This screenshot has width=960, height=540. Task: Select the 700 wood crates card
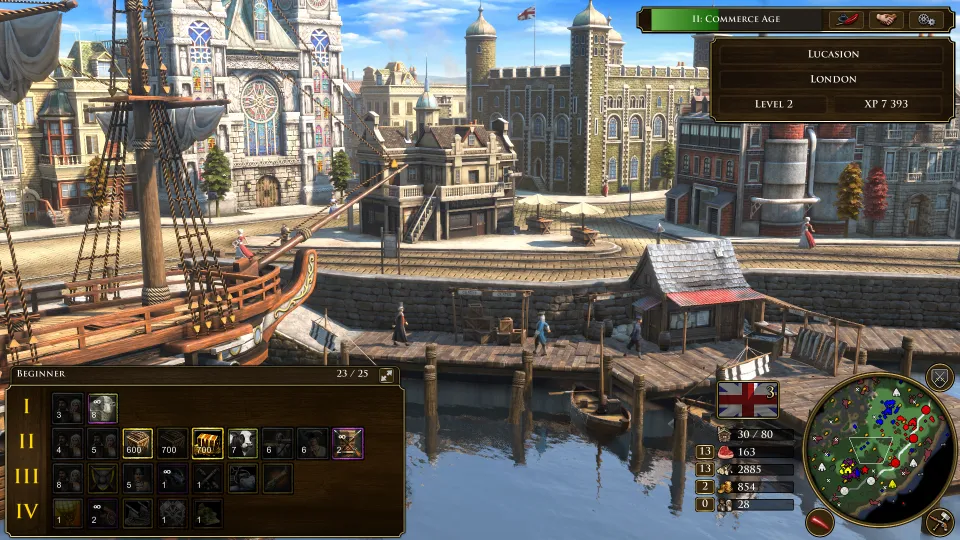click(x=172, y=442)
